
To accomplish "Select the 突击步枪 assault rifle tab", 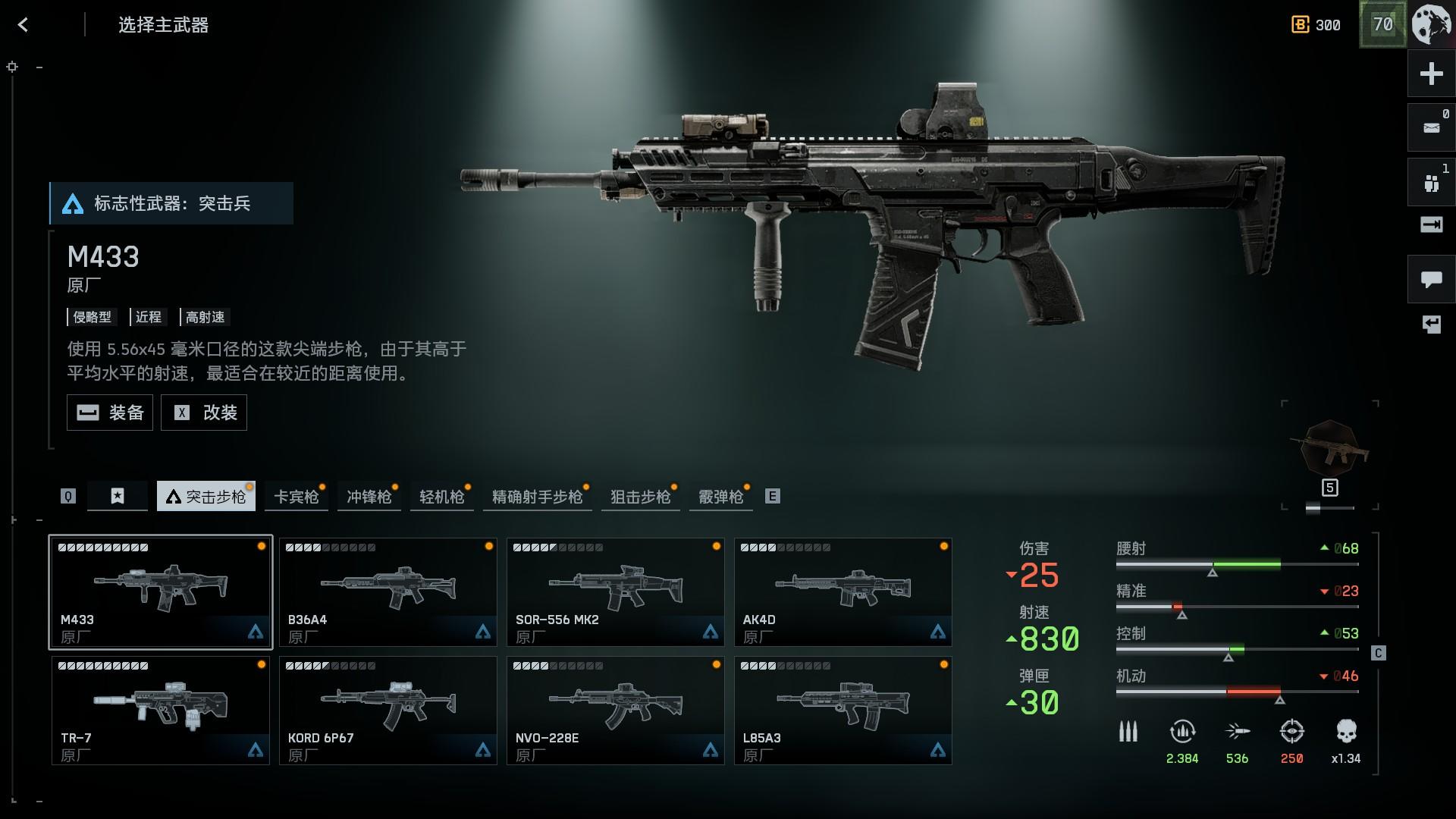I will click(x=206, y=497).
